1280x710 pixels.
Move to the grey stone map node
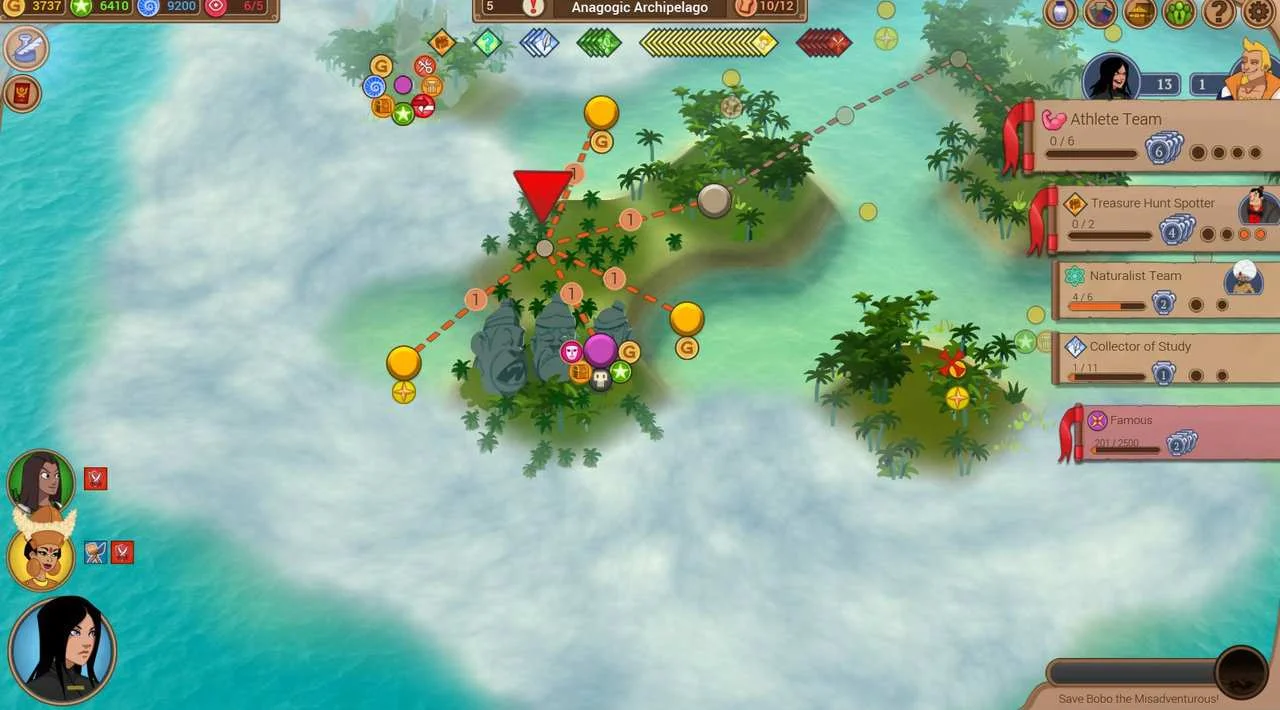[x=713, y=200]
